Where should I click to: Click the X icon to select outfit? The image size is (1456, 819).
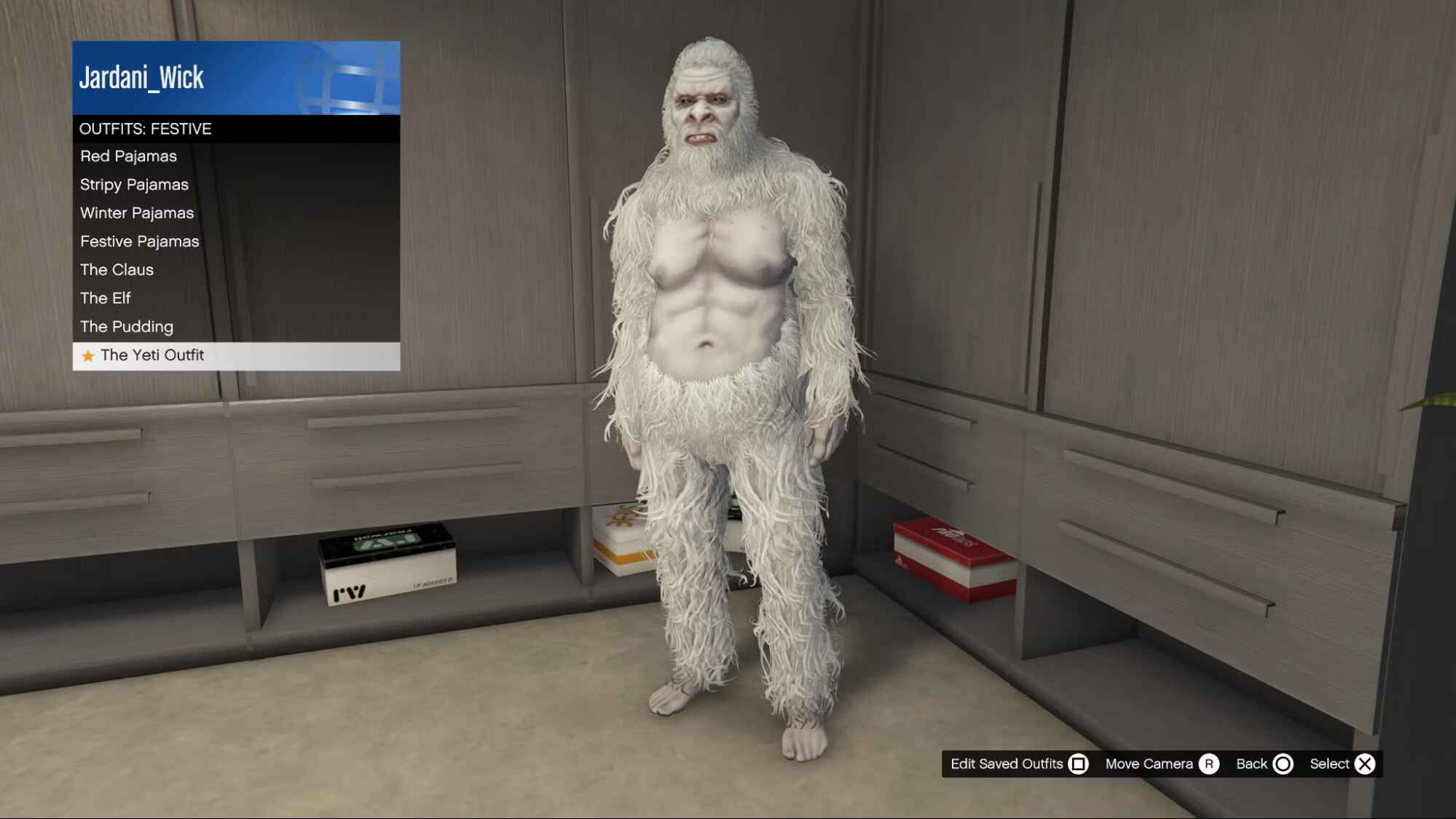(x=1366, y=764)
